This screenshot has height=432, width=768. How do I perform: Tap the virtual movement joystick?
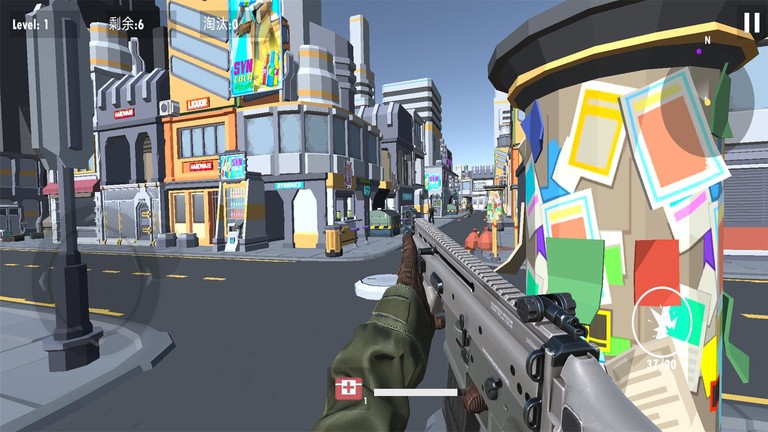[x=98, y=283]
